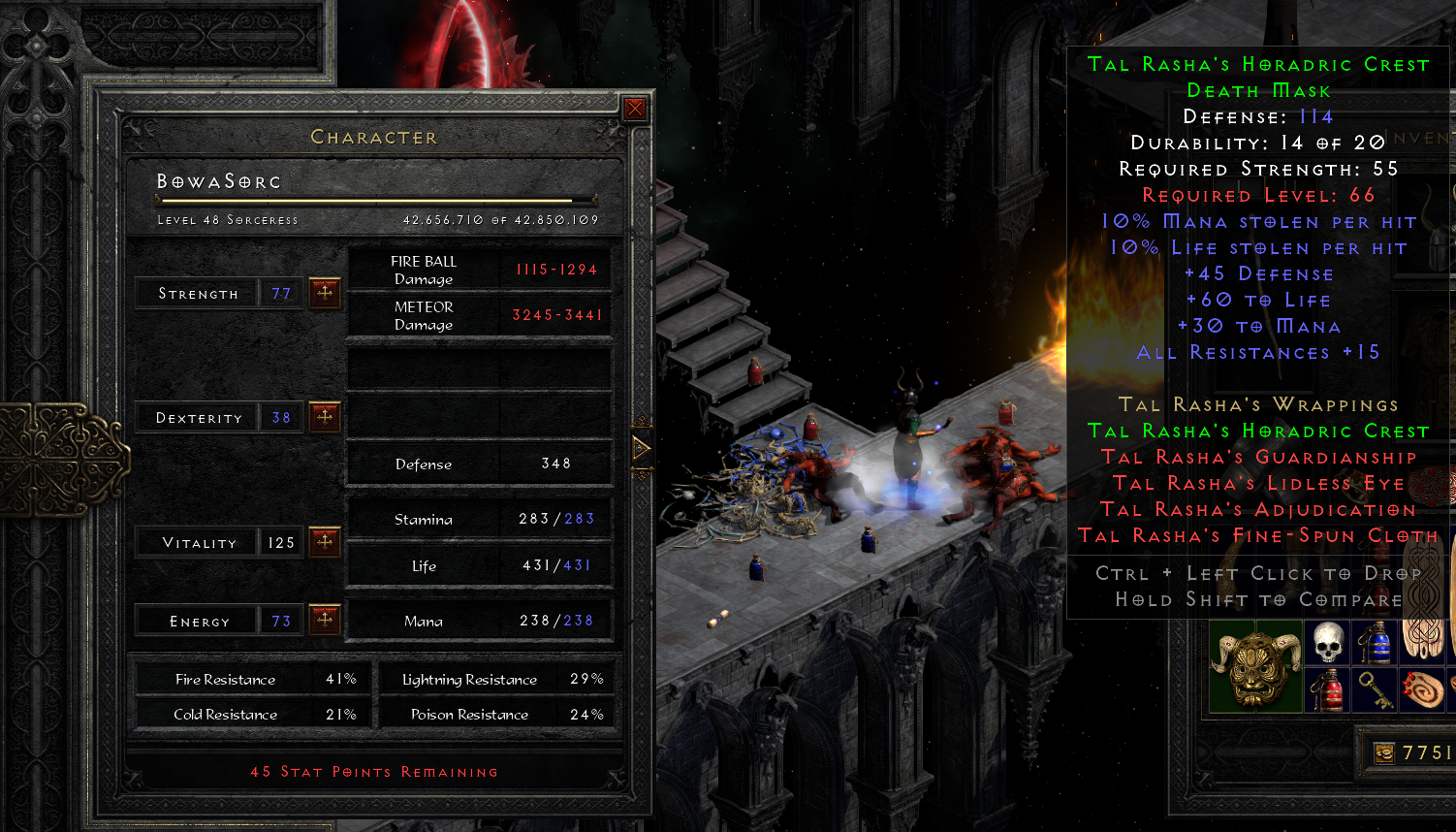Viewport: 1456px width, 832px height.
Task: Select the blue mana potion
Action: (1375, 643)
